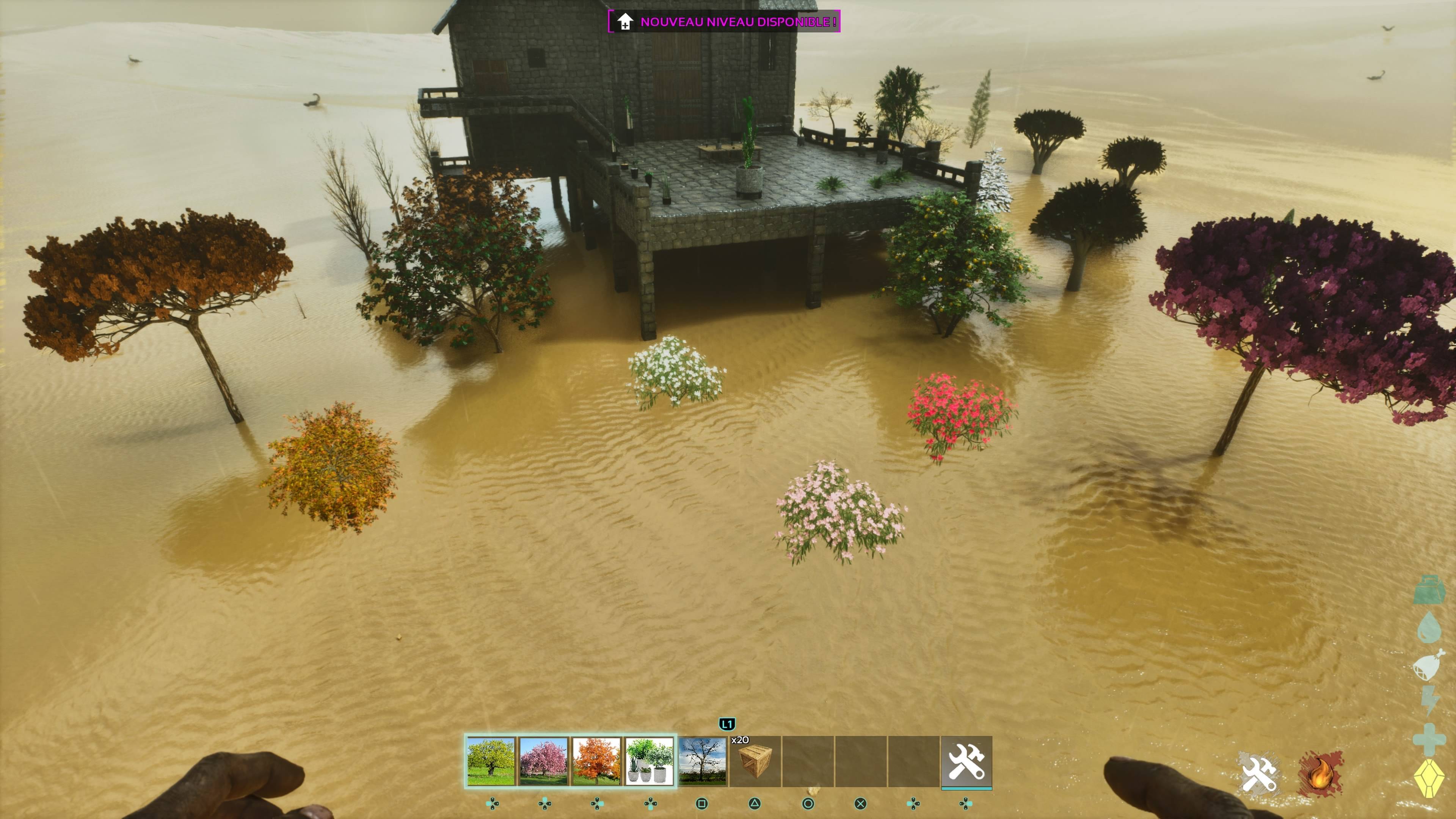Click the 'Nouveau niveau disponible' level-up notification
The height and width of the screenshot is (819, 1456).
724,22
